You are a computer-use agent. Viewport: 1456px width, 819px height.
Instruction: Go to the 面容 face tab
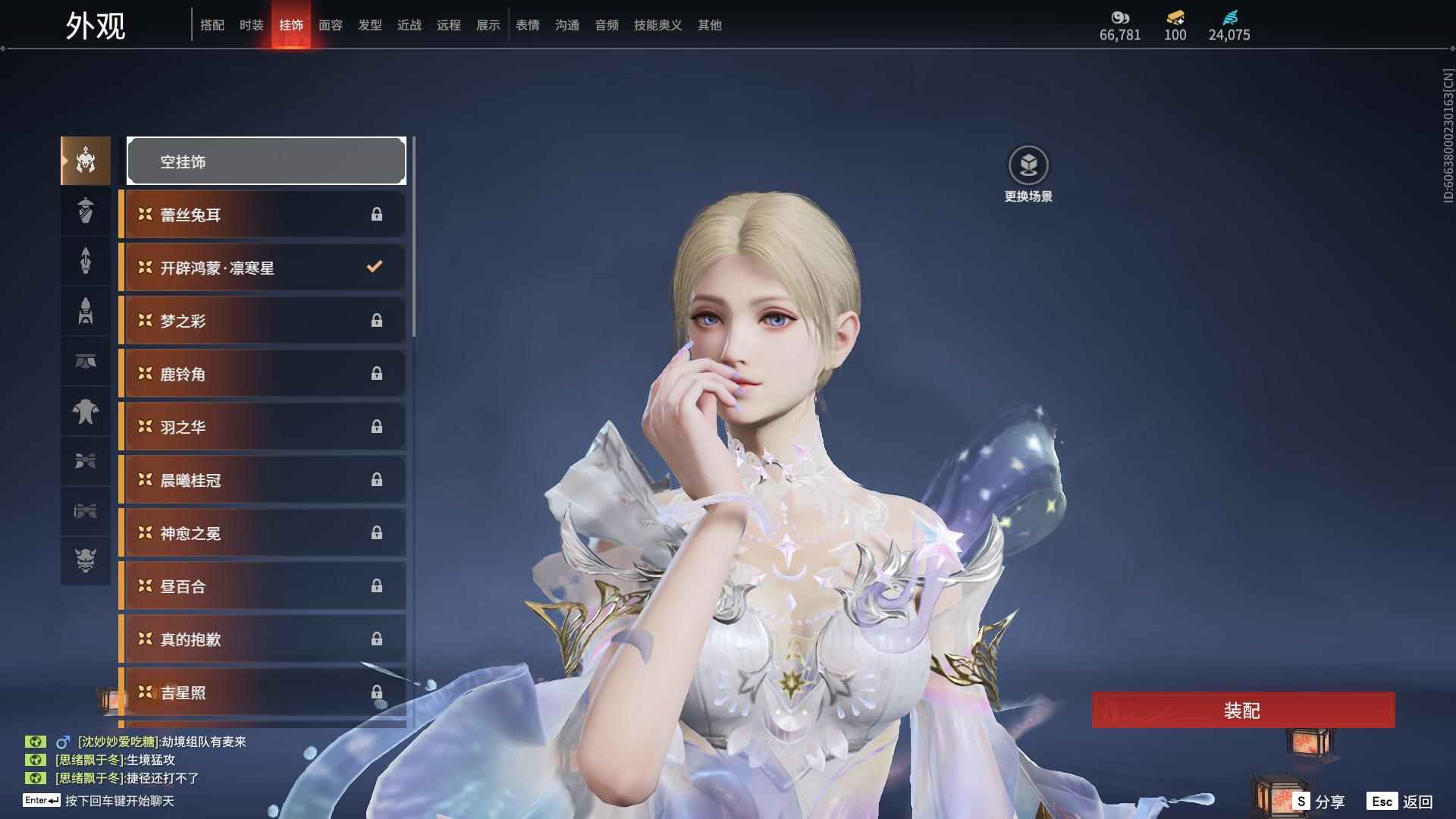tap(331, 25)
